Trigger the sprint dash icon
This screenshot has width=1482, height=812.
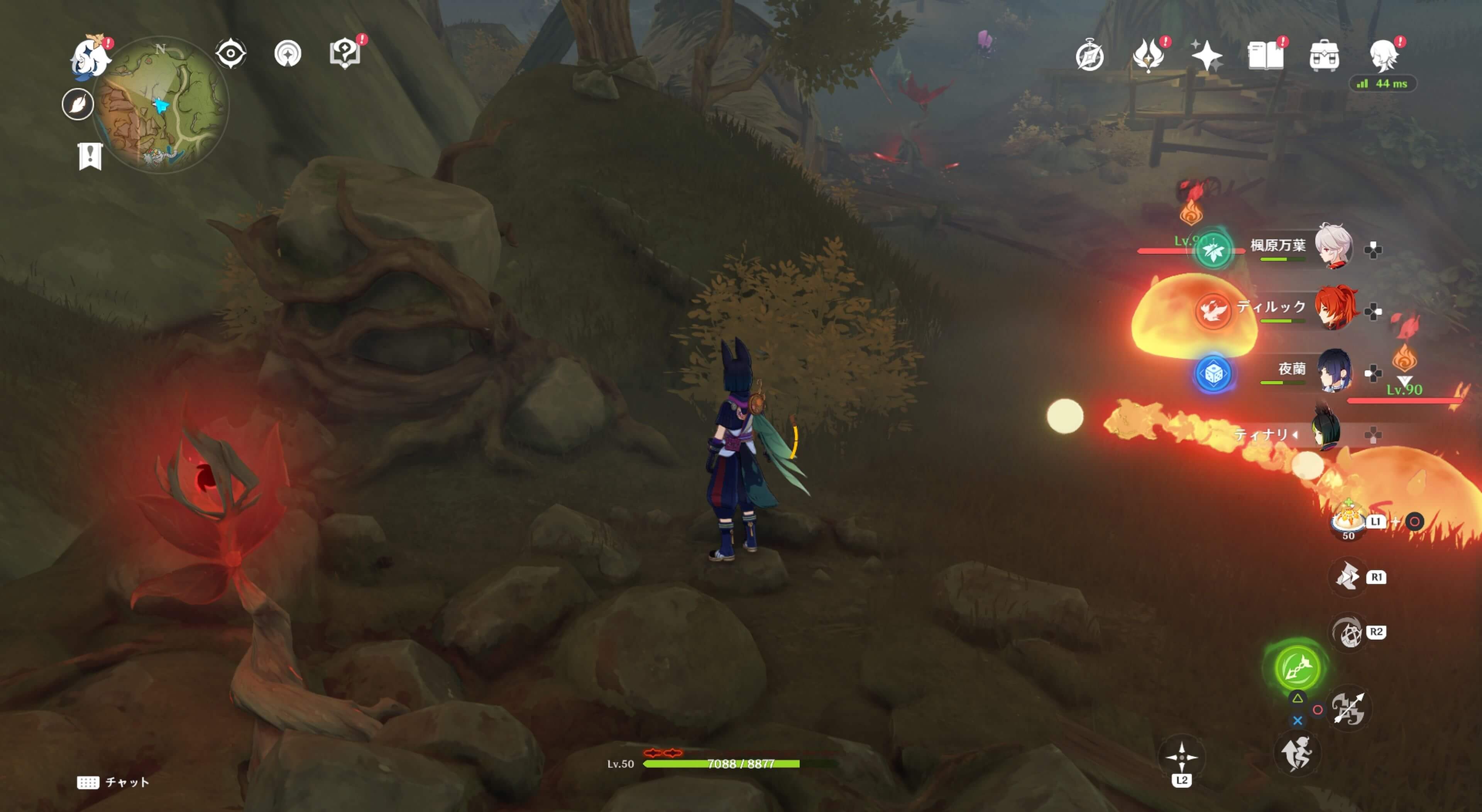click(x=1297, y=754)
